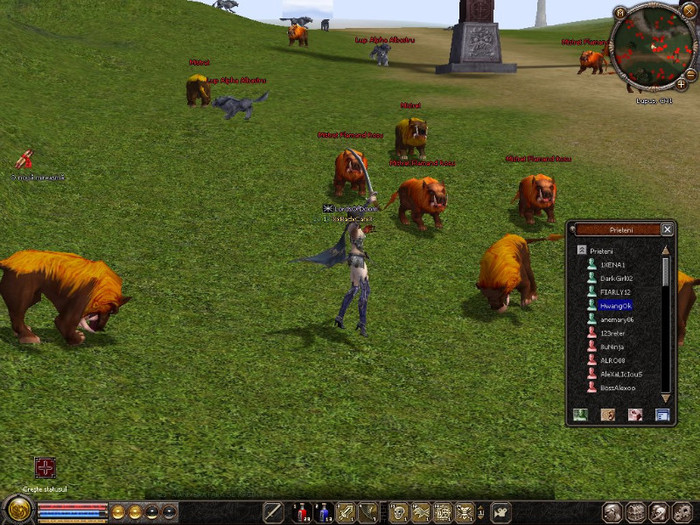The width and height of the screenshot is (700, 525).
Task: Open the large map with the M button
Action: (620, 13)
